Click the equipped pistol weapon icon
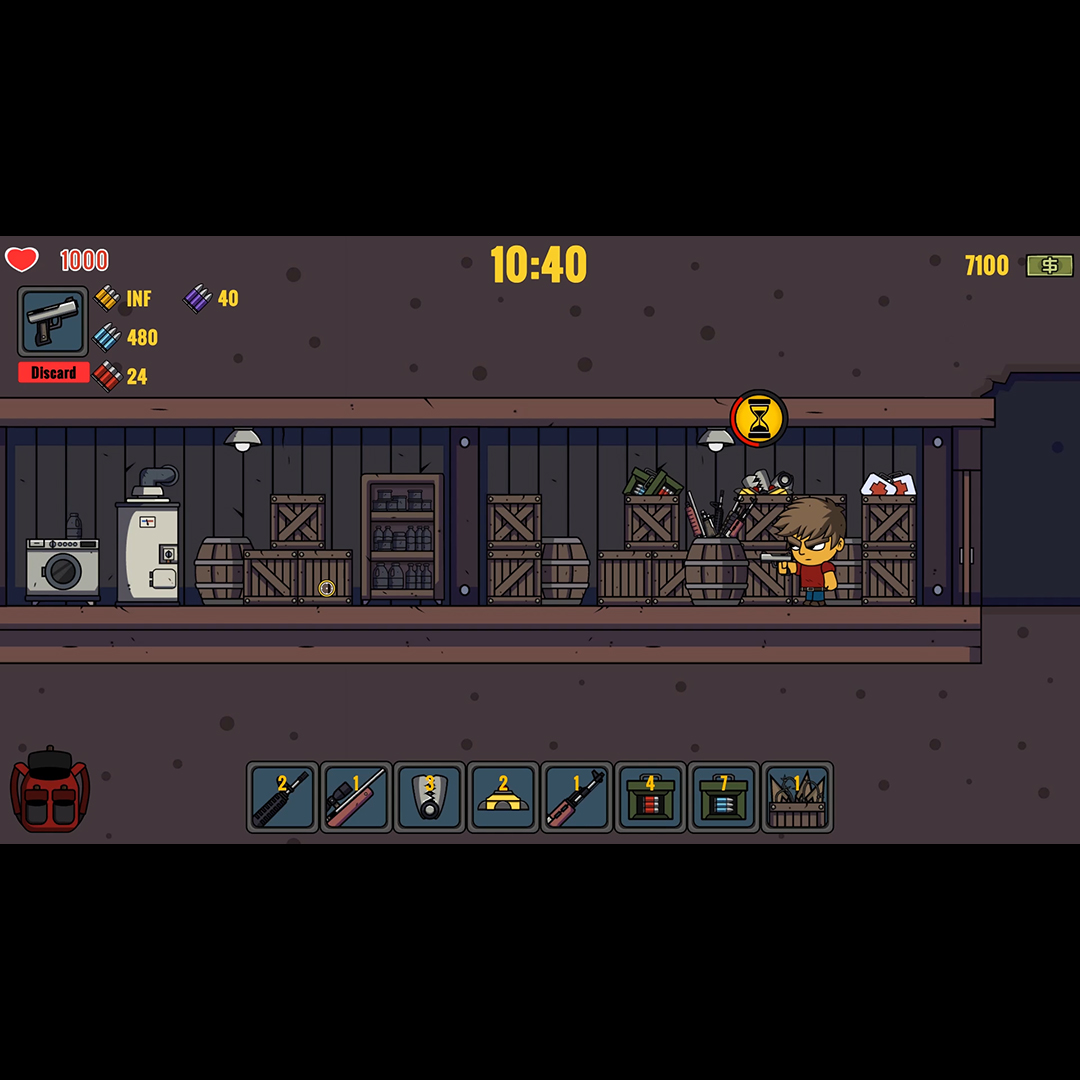Image resolution: width=1080 pixels, height=1080 pixels. (x=53, y=321)
